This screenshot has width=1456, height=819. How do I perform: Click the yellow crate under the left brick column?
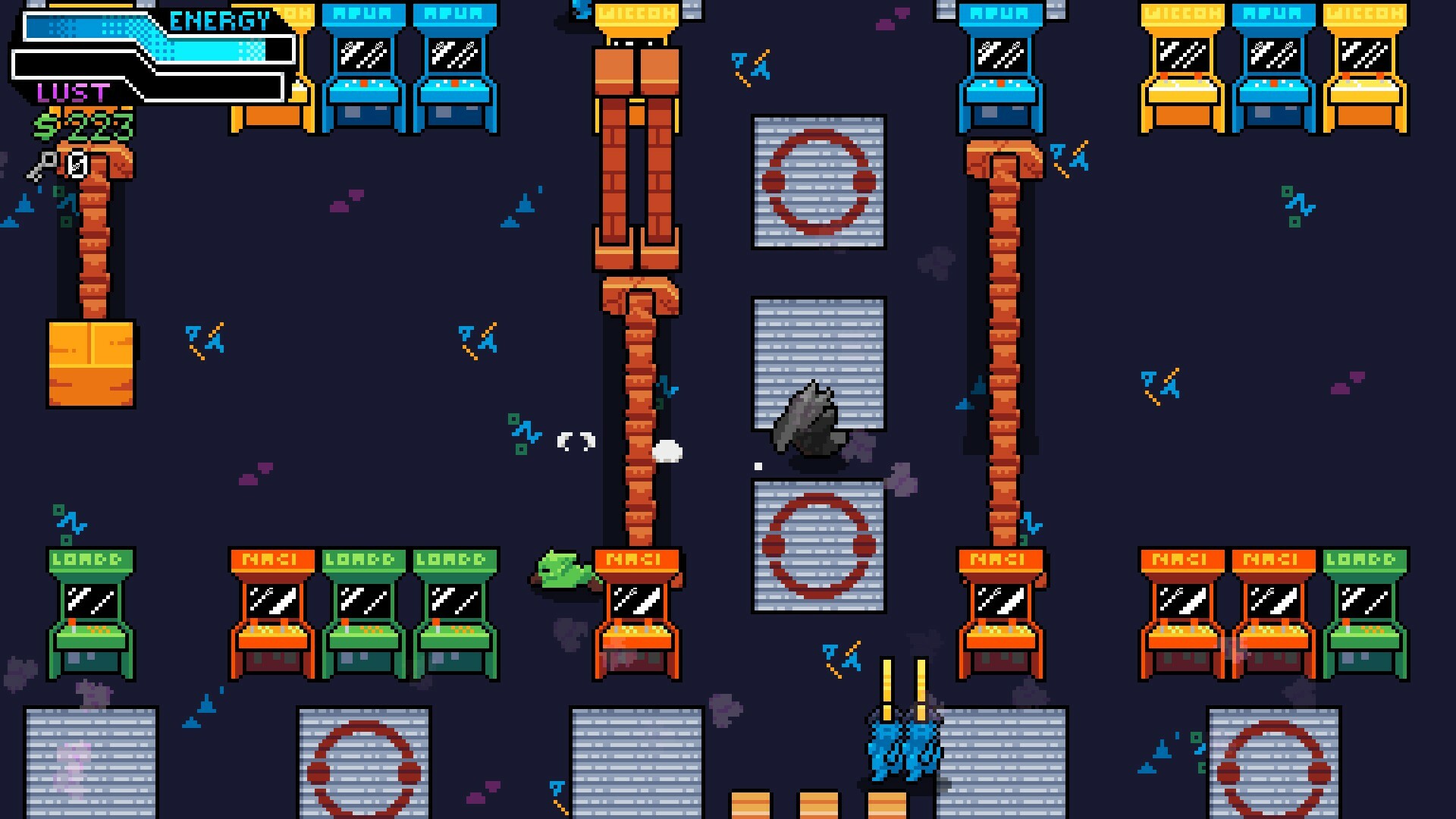coord(91,364)
